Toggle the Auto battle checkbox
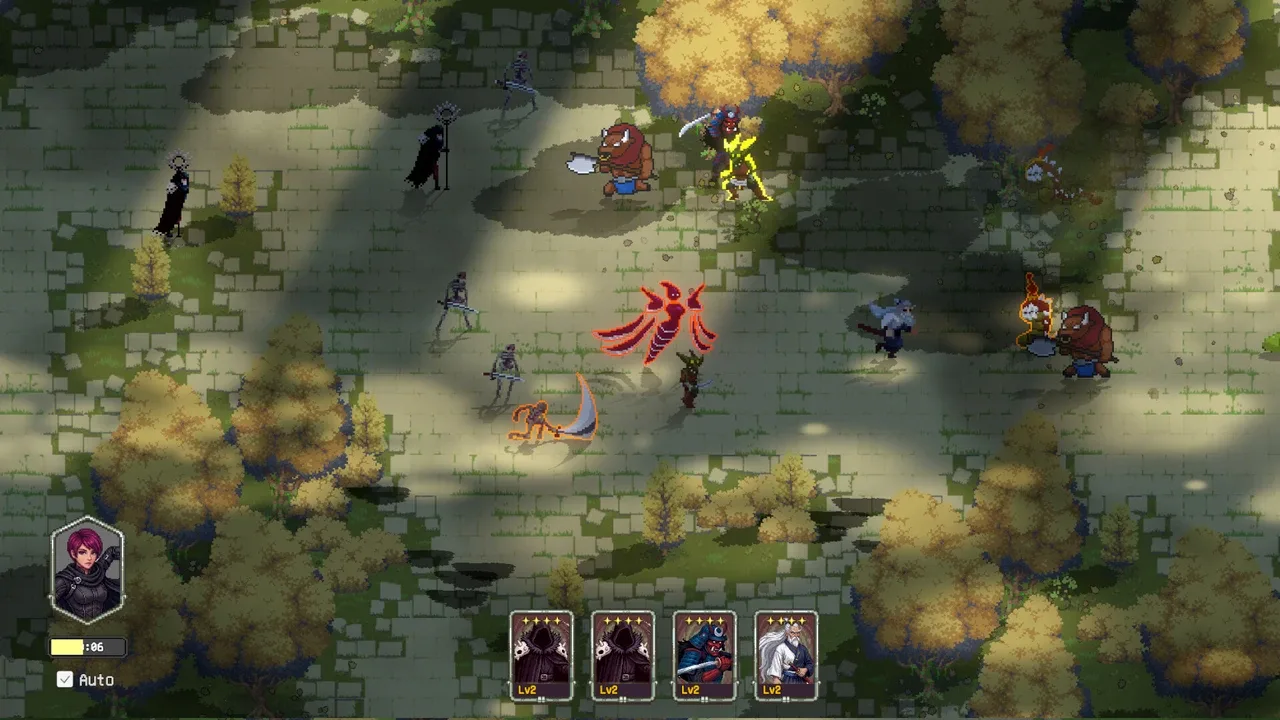 point(66,680)
